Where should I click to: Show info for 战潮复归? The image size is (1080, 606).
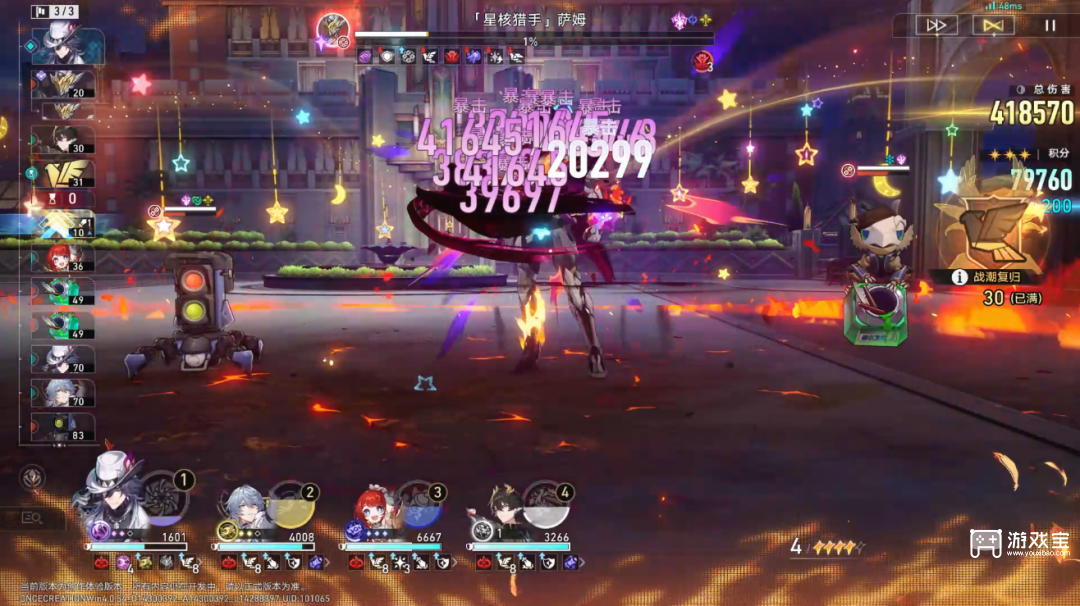click(x=958, y=277)
